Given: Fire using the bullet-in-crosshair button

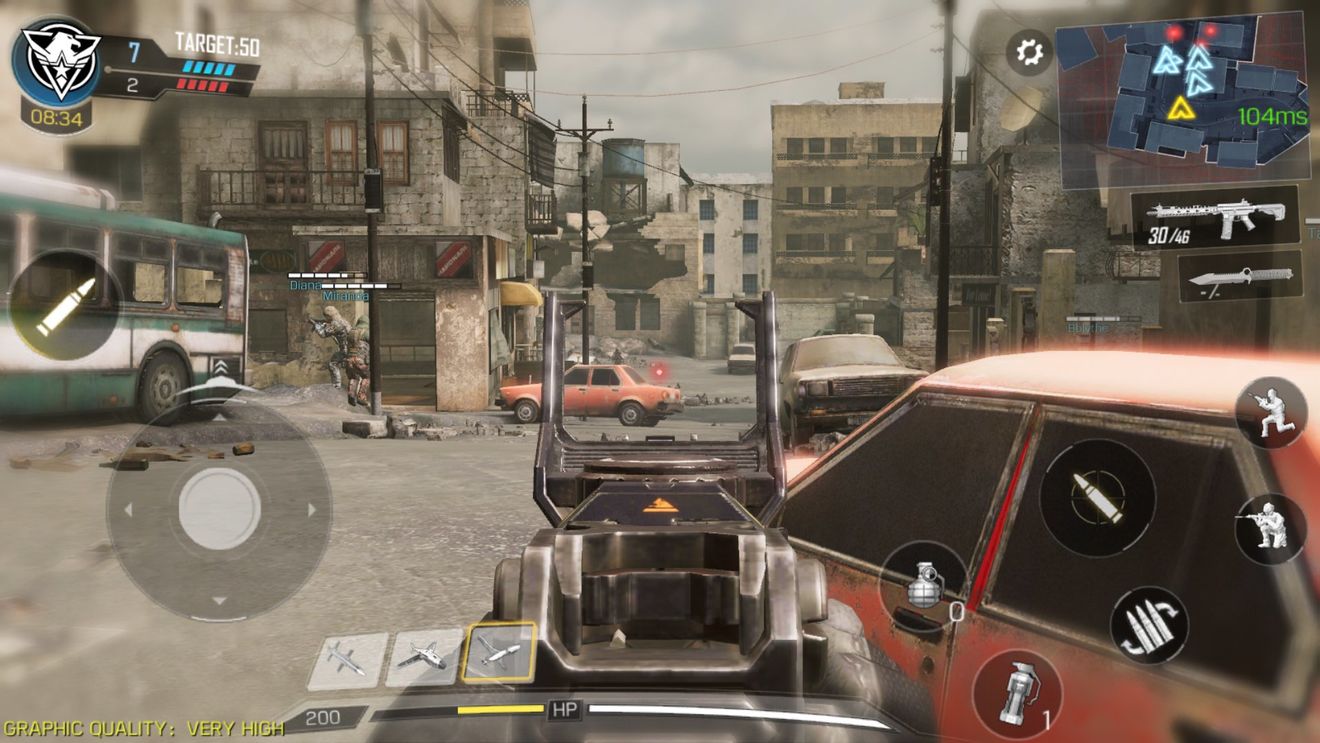Looking at the screenshot, I should coord(1097,497).
